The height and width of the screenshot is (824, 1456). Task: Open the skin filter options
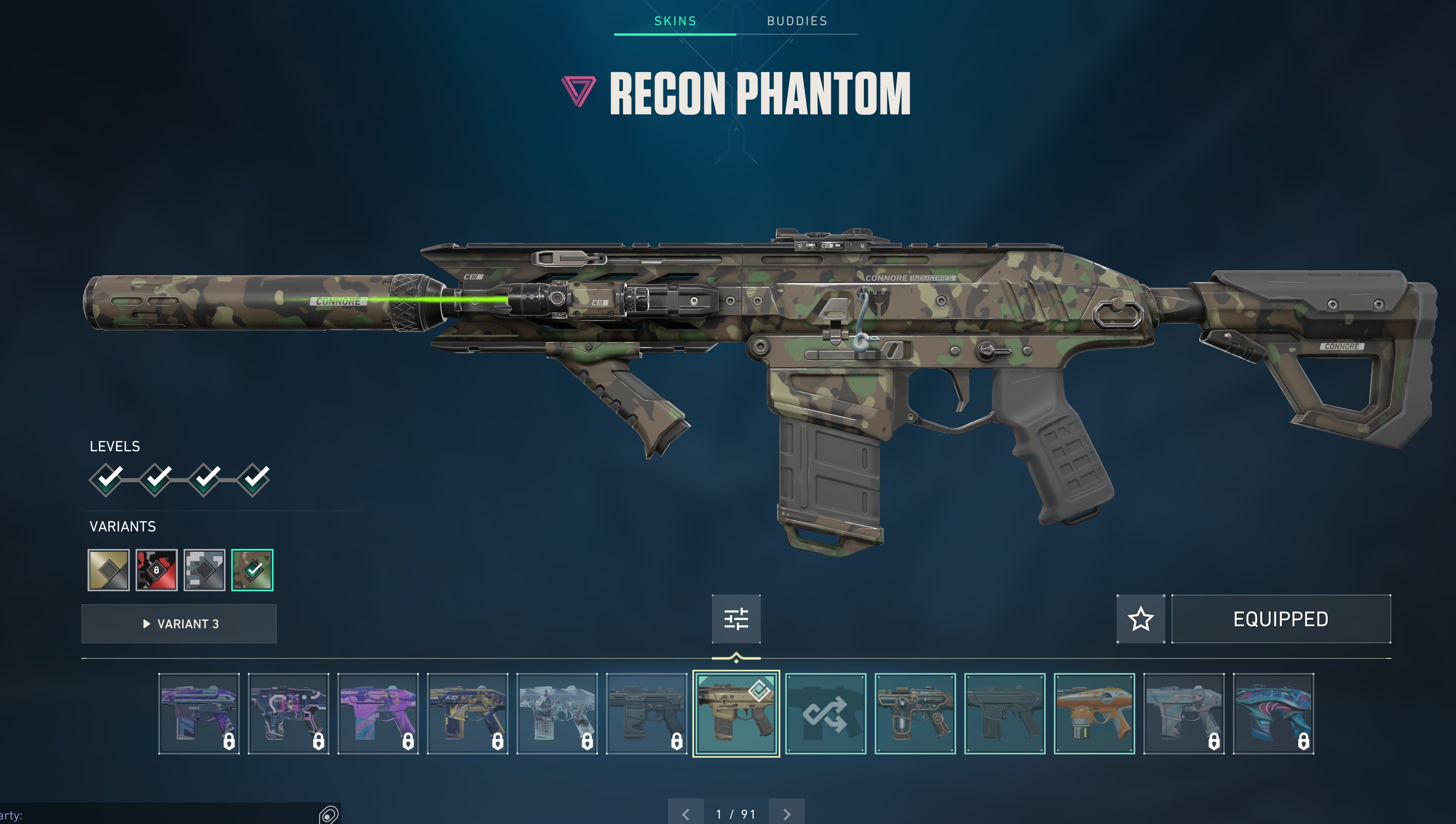pyautogui.click(x=736, y=619)
